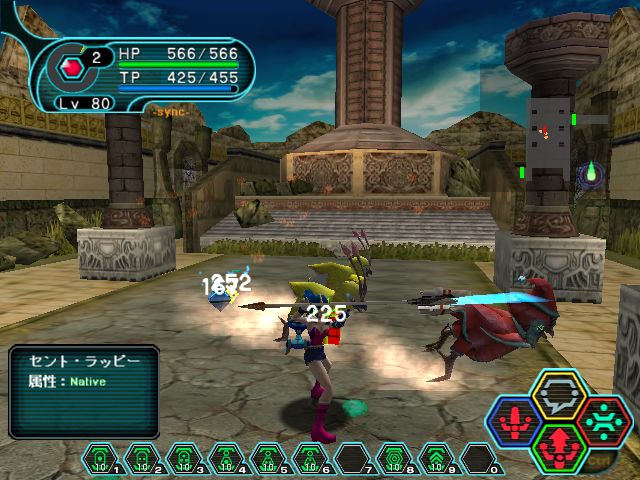Image resolution: width=640 pixels, height=480 pixels.
Task: Click quick slot 6 technique
Action: (x=312, y=460)
